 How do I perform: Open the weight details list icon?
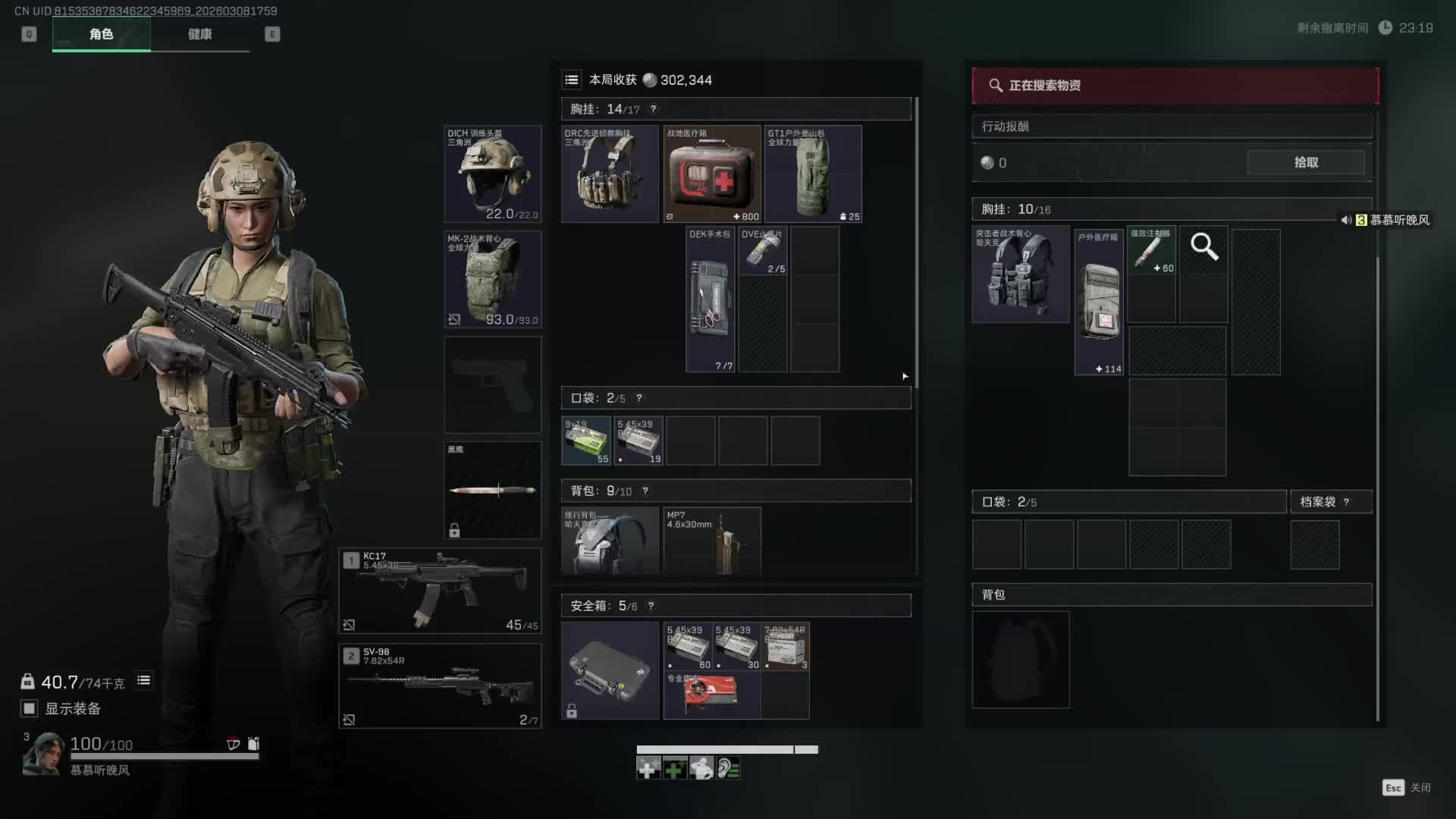[143, 681]
